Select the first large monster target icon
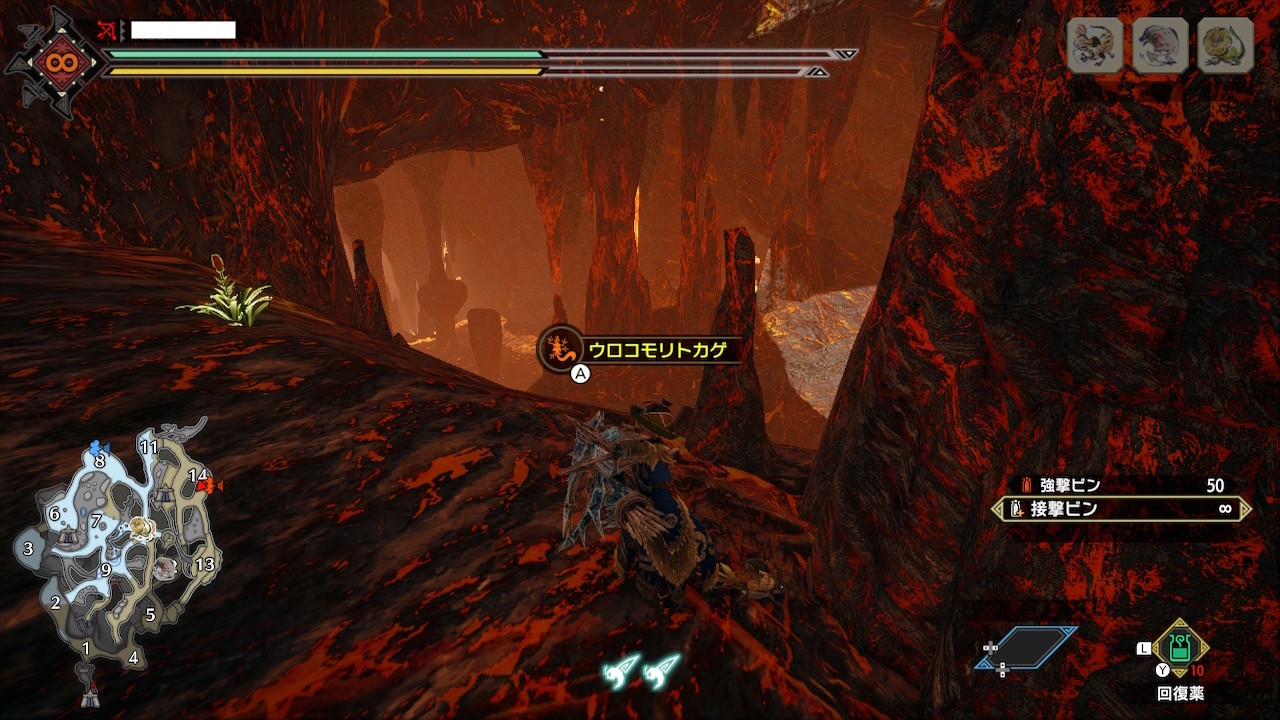The height and width of the screenshot is (720, 1280). click(1095, 45)
